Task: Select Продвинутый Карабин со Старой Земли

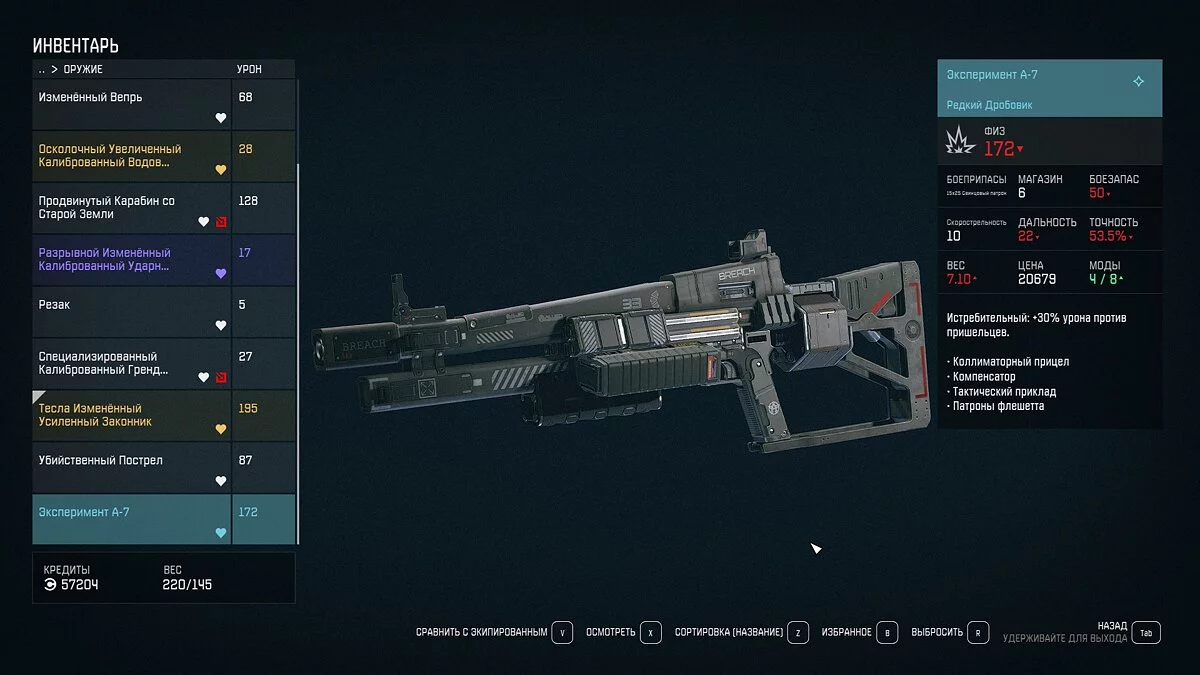Action: (132, 208)
